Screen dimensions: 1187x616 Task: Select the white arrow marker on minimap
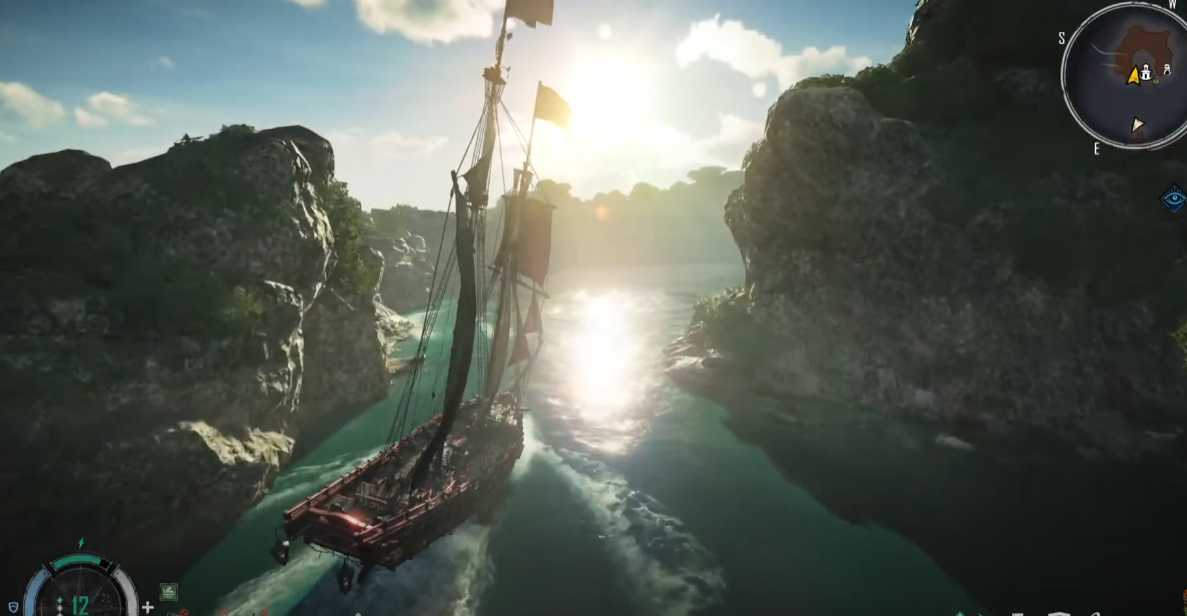click(1137, 125)
